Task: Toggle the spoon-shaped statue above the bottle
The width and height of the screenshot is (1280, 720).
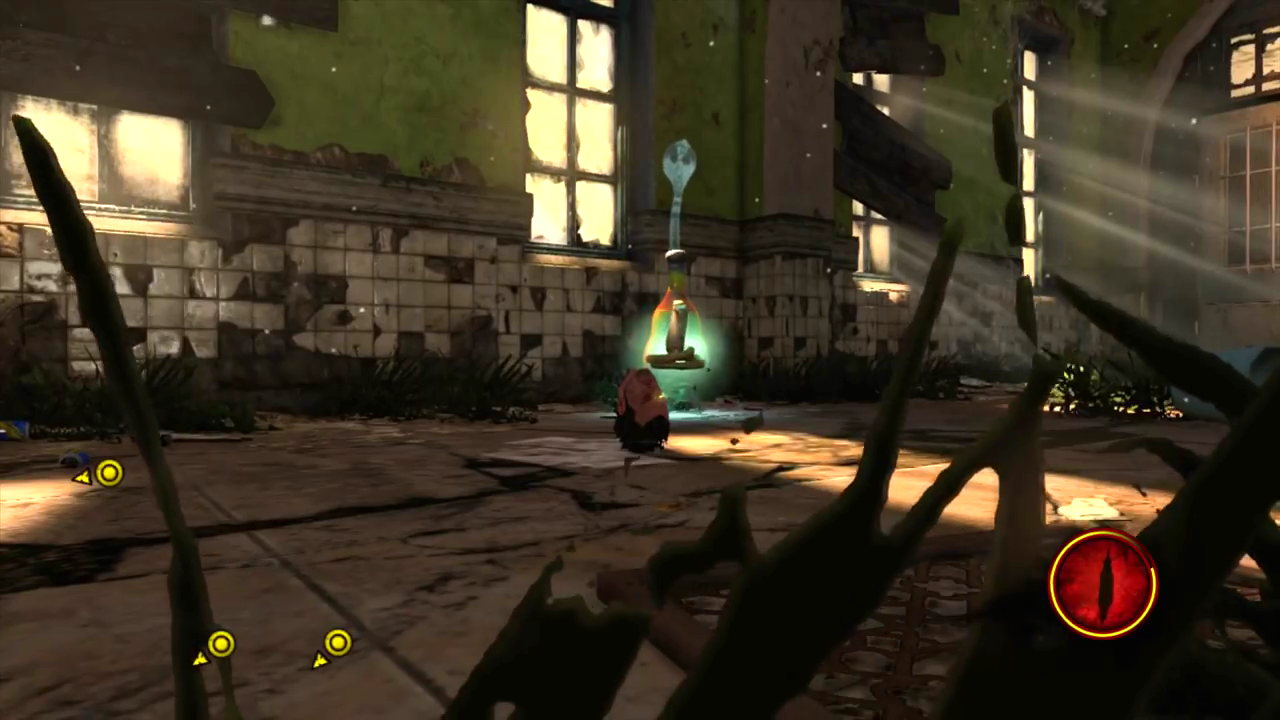Action: tap(680, 170)
